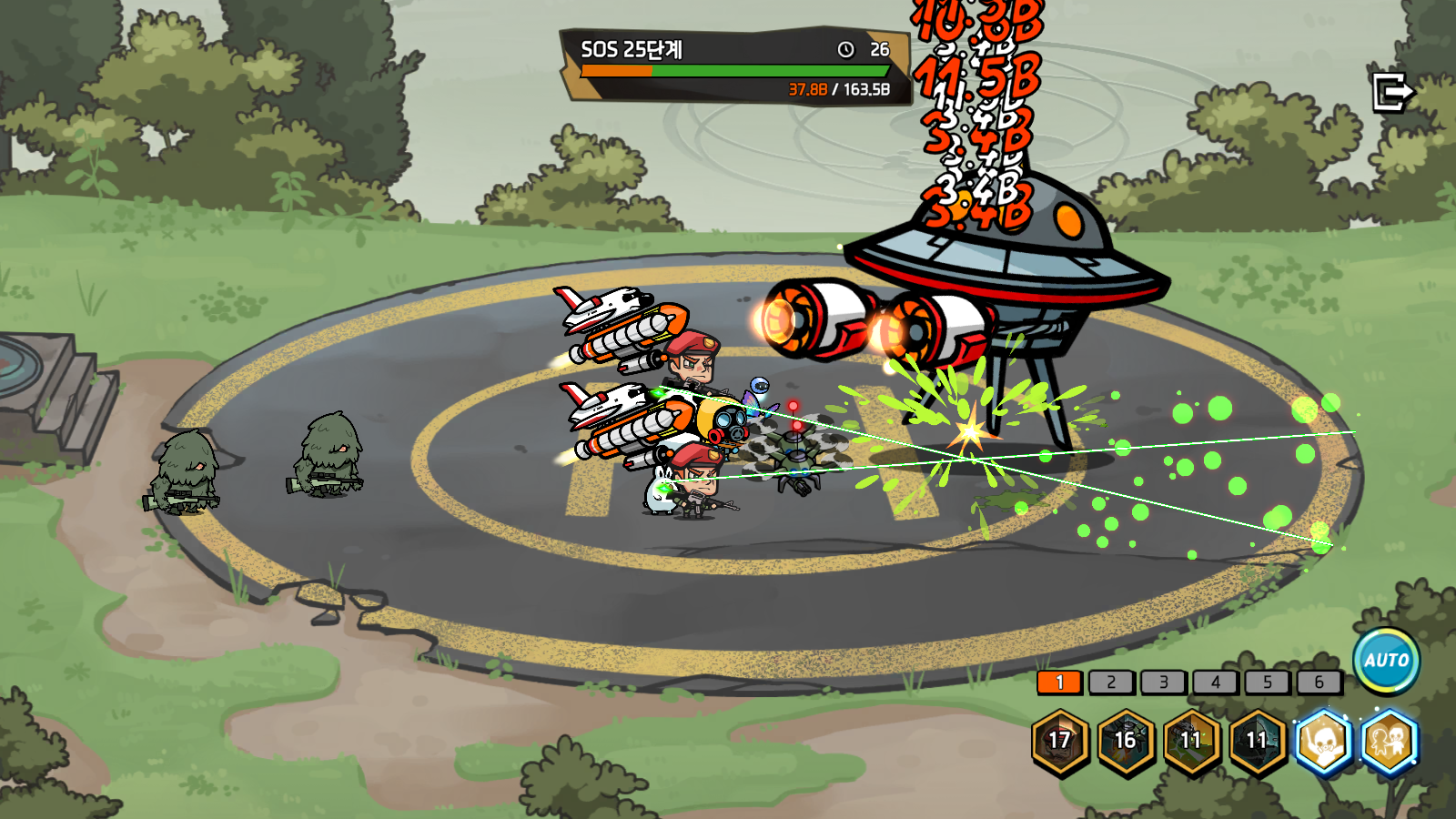This screenshot has width=1456, height=819.
Task: Choose skill preset tab 4
Action: pos(1215,682)
